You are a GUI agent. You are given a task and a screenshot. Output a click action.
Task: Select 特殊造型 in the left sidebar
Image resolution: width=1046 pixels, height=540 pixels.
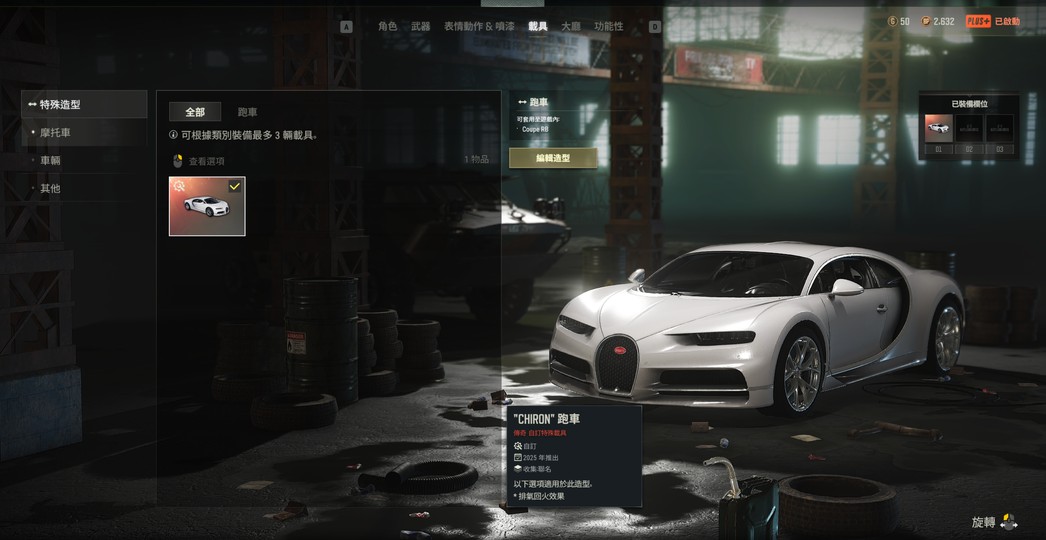point(84,104)
